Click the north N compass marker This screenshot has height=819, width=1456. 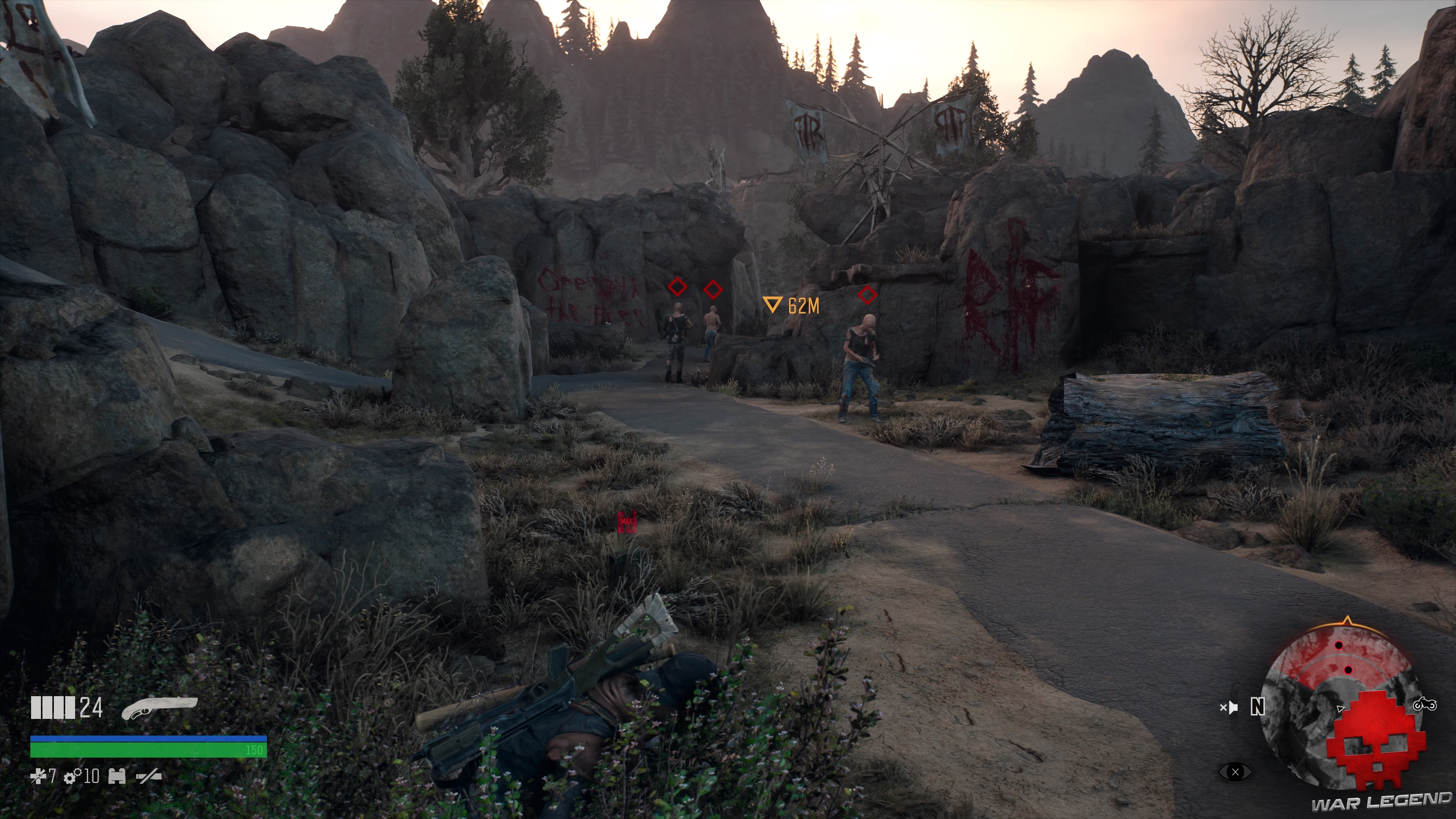coord(1258,706)
